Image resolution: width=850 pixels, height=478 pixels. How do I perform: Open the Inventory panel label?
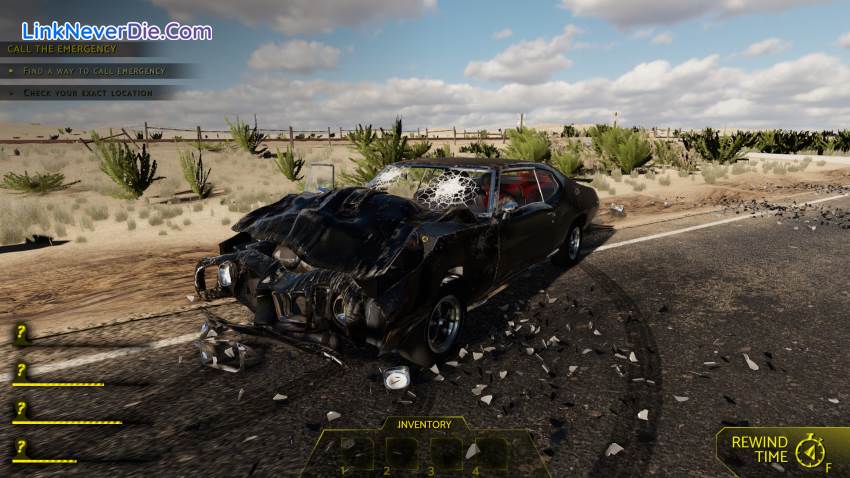(x=425, y=424)
